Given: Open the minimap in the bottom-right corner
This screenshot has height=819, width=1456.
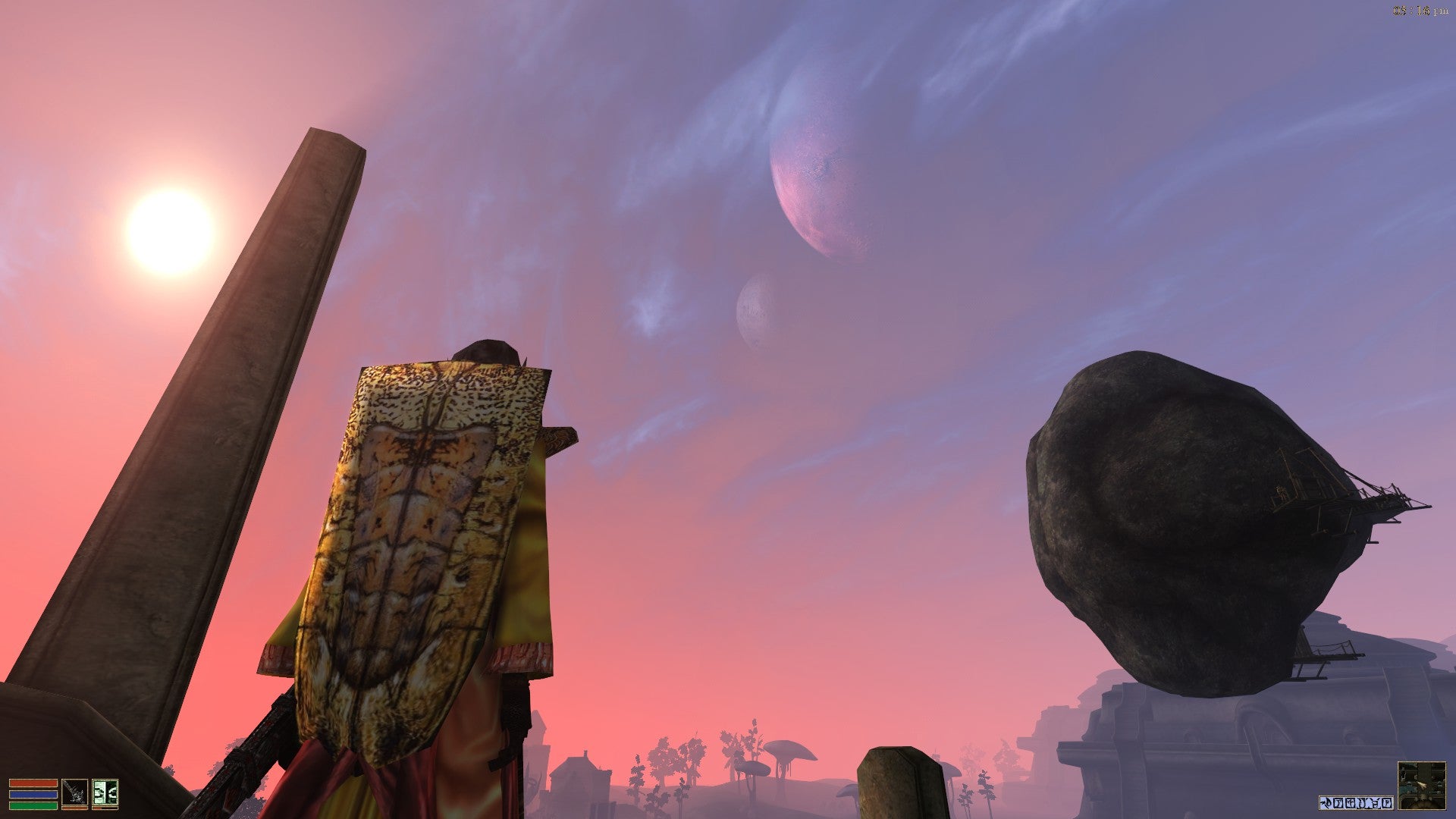Looking at the screenshot, I should [1422, 786].
